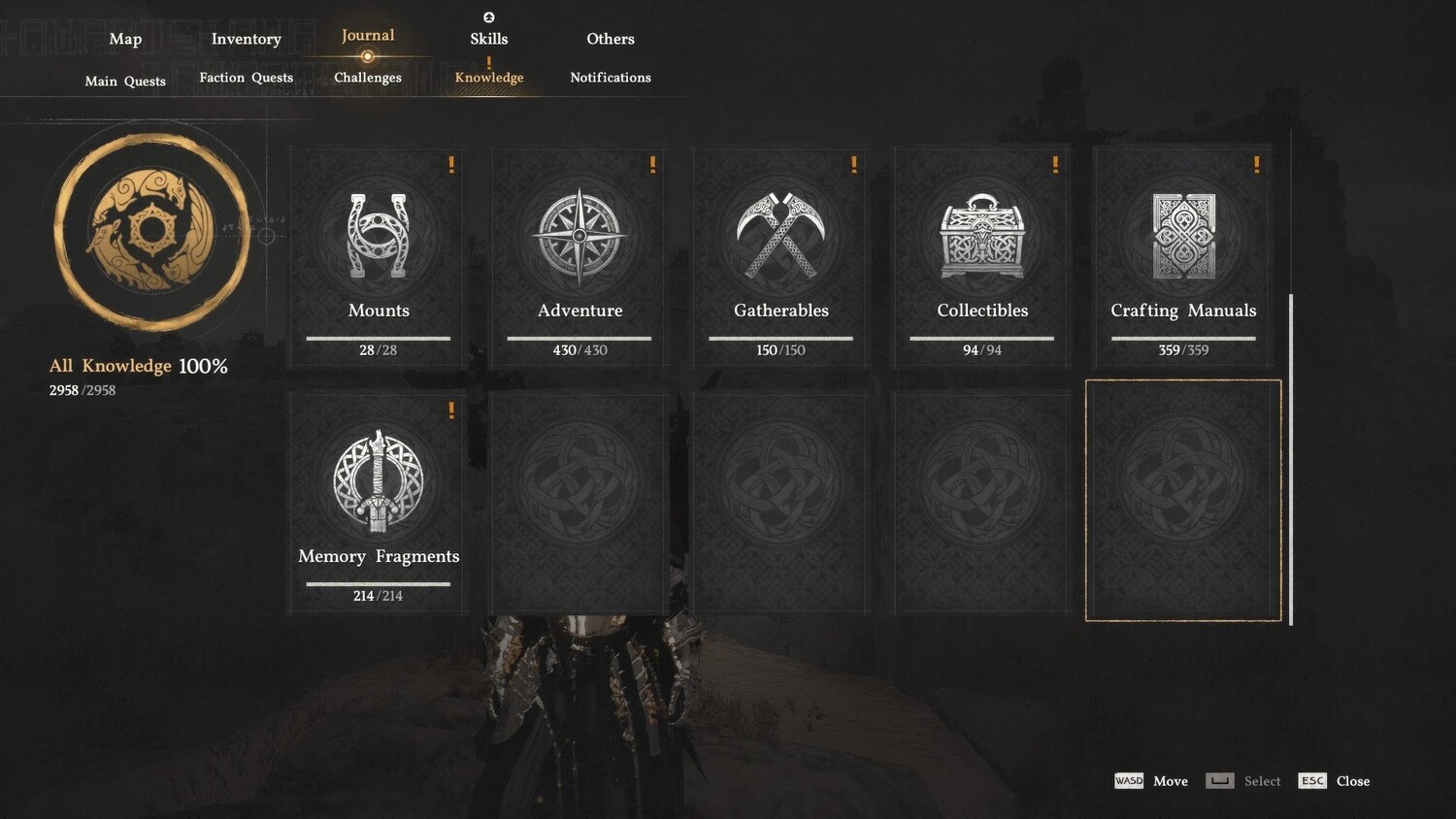Image resolution: width=1456 pixels, height=819 pixels.
Task: View the Faction Quests section
Action: pyautogui.click(x=246, y=78)
